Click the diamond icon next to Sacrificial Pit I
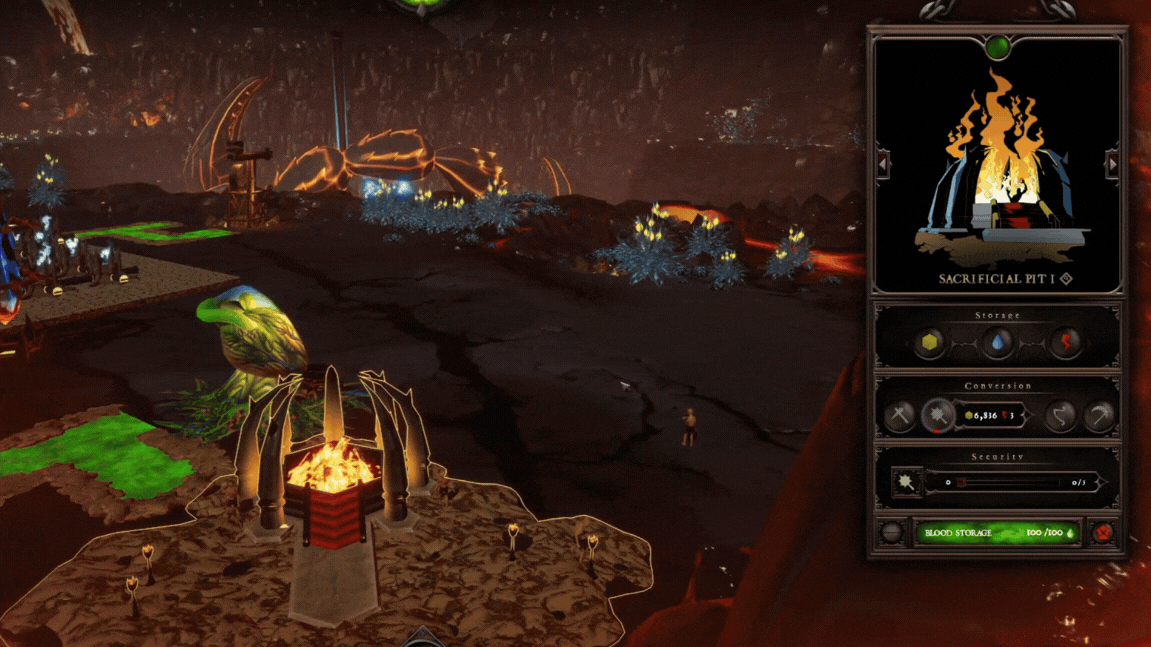 point(1065,279)
